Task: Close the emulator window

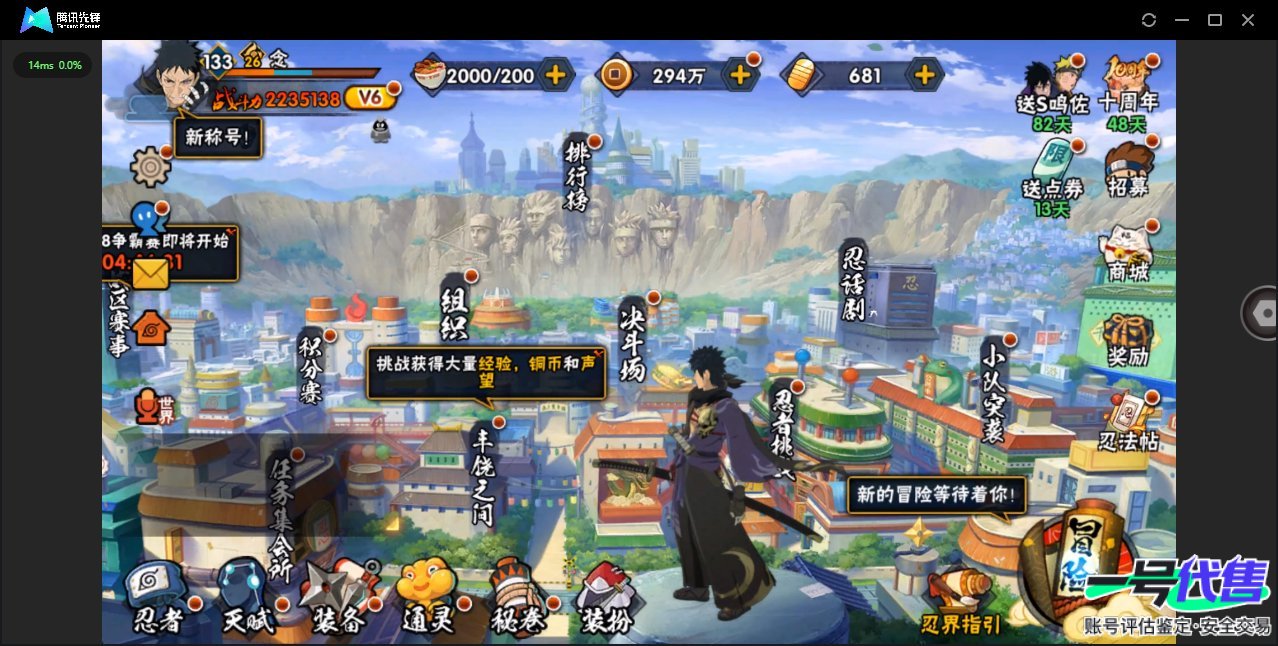Action: coord(1248,20)
